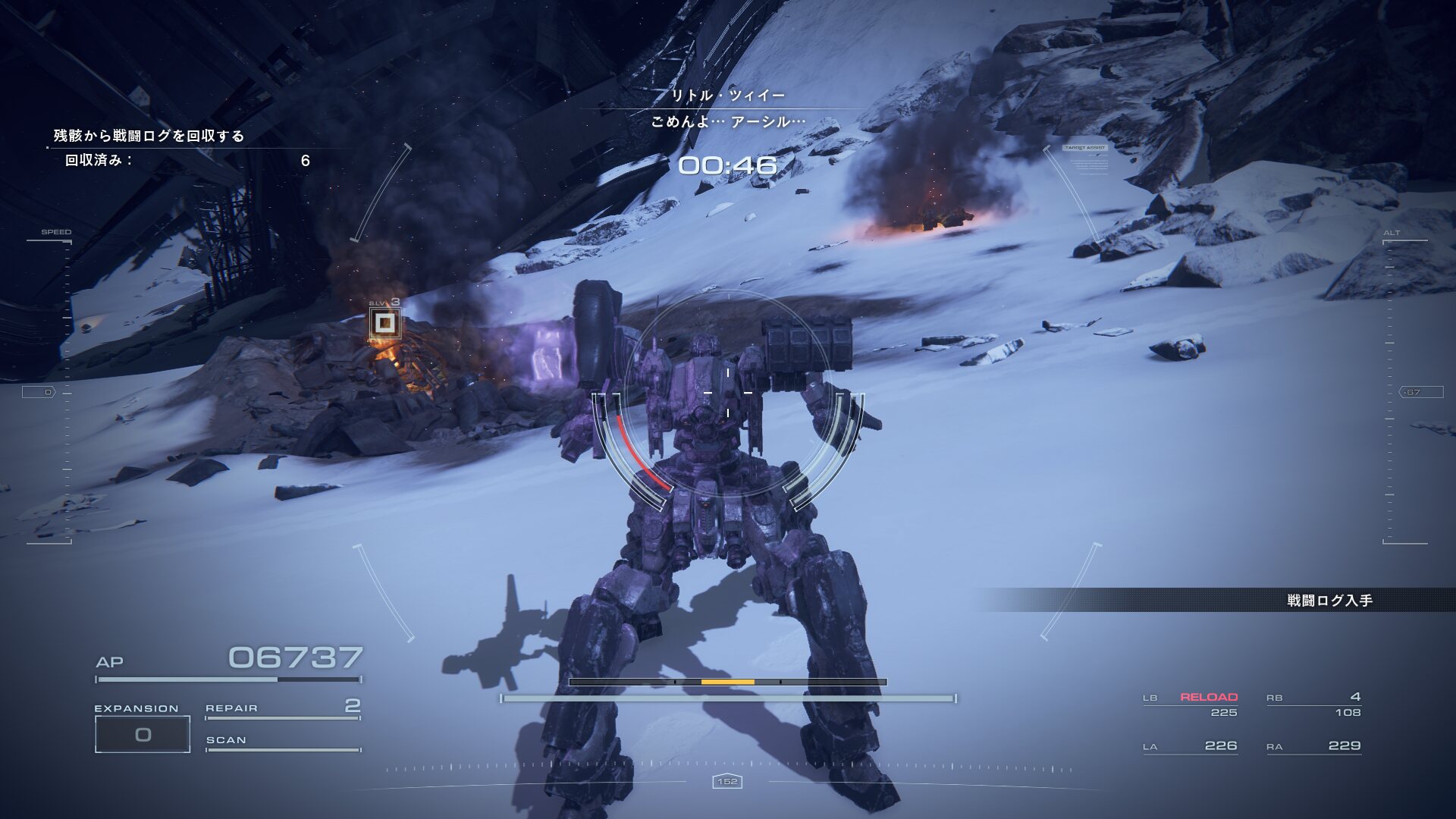This screenshot has height=819, width=1456.
Task: Select the LA arm weapon slot
Action: click(x=1191, y=746)
